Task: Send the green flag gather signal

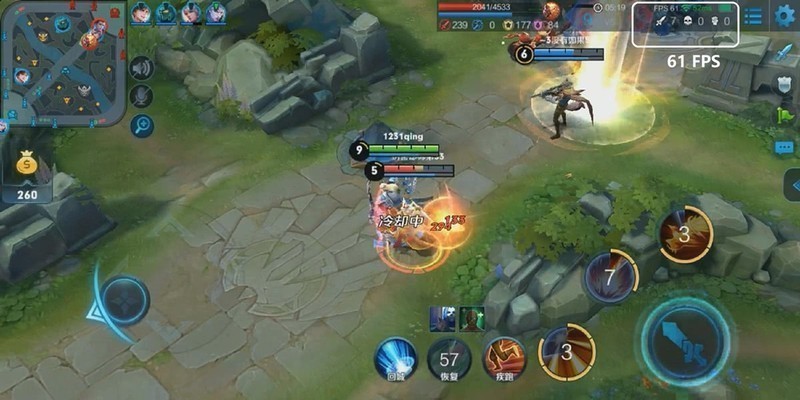Action: (x=785, y=115)
